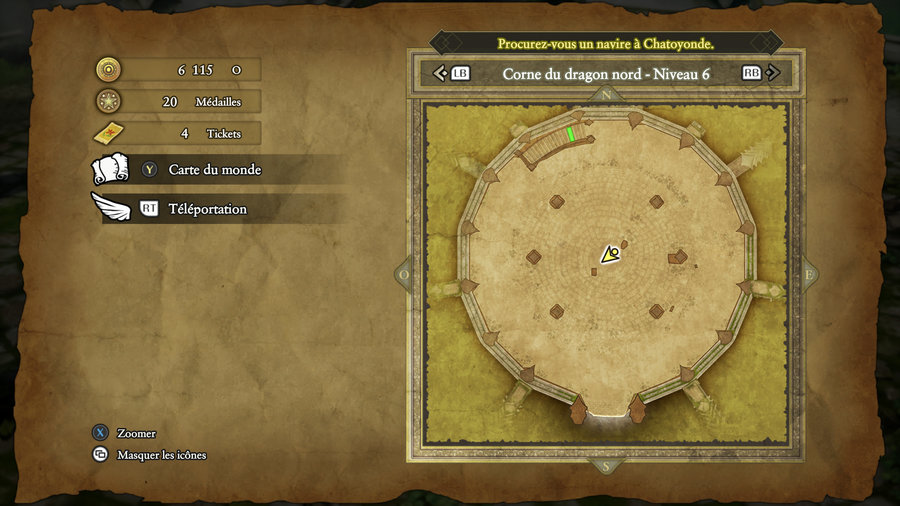
Task: Select the Téléportation option
Action: [206, 209]
